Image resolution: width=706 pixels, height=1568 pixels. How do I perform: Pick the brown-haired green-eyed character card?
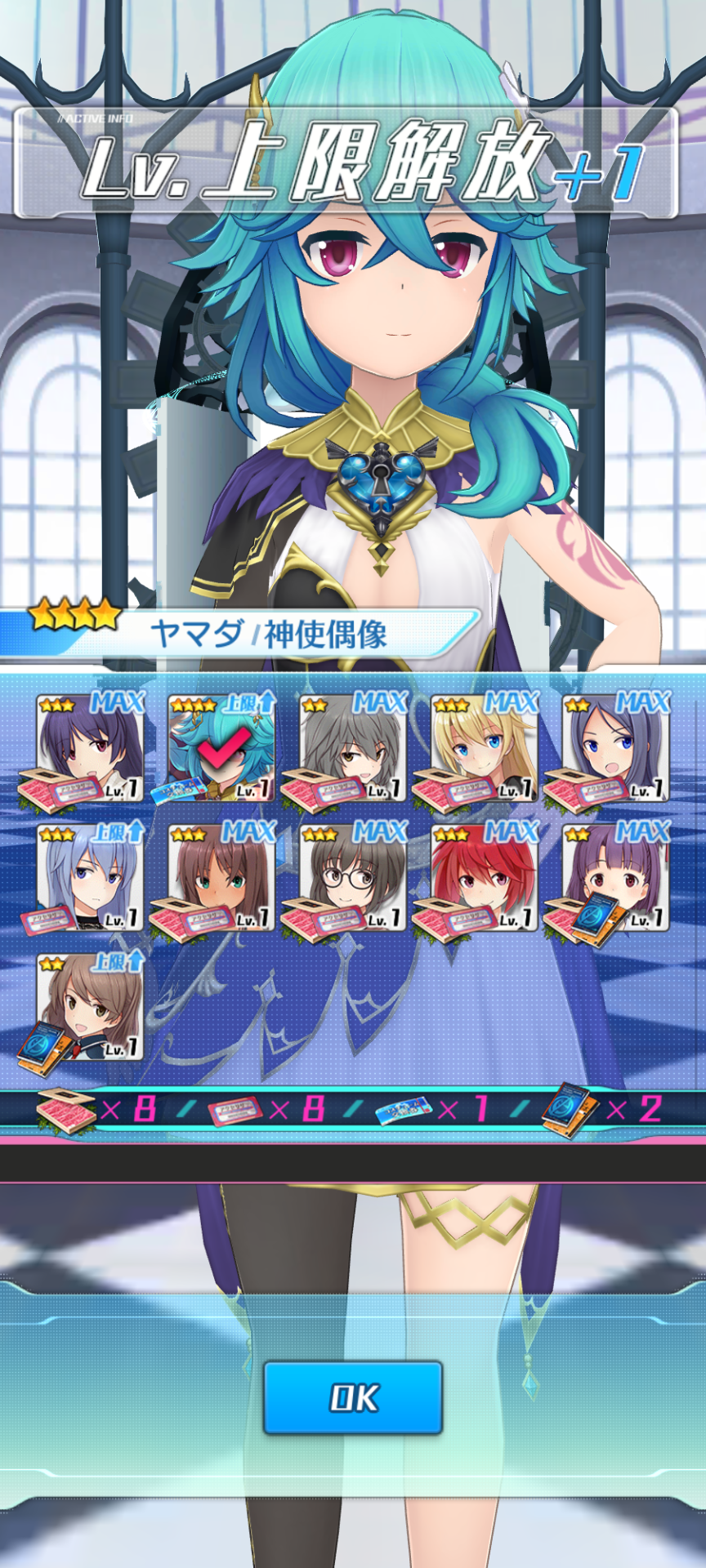point(221,878)
